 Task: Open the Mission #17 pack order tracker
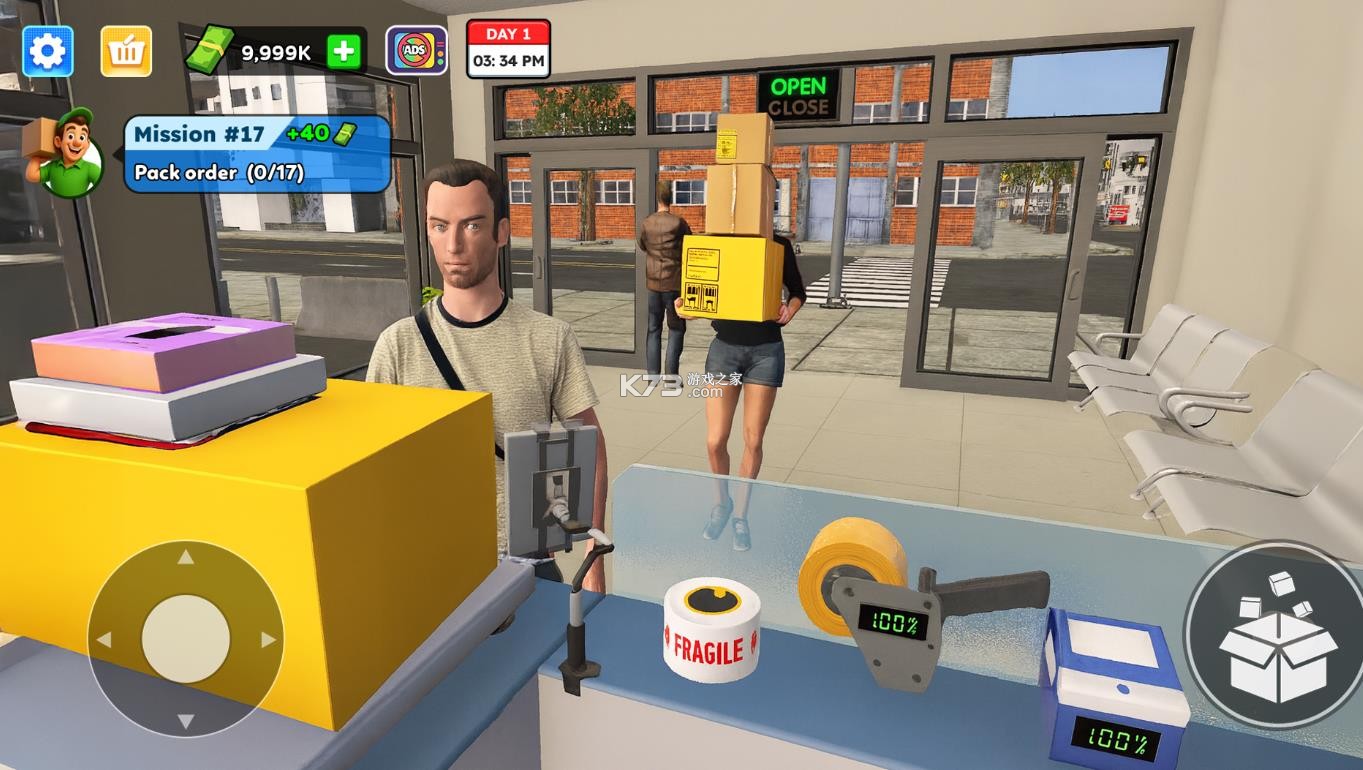(x=256, y=153)
